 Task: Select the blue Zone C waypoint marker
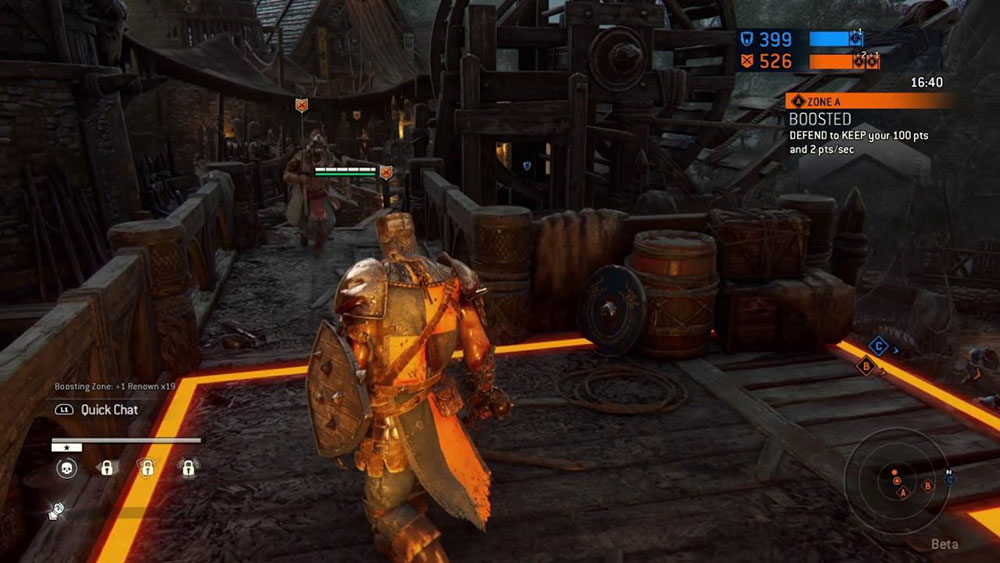(x=878, y=346)
